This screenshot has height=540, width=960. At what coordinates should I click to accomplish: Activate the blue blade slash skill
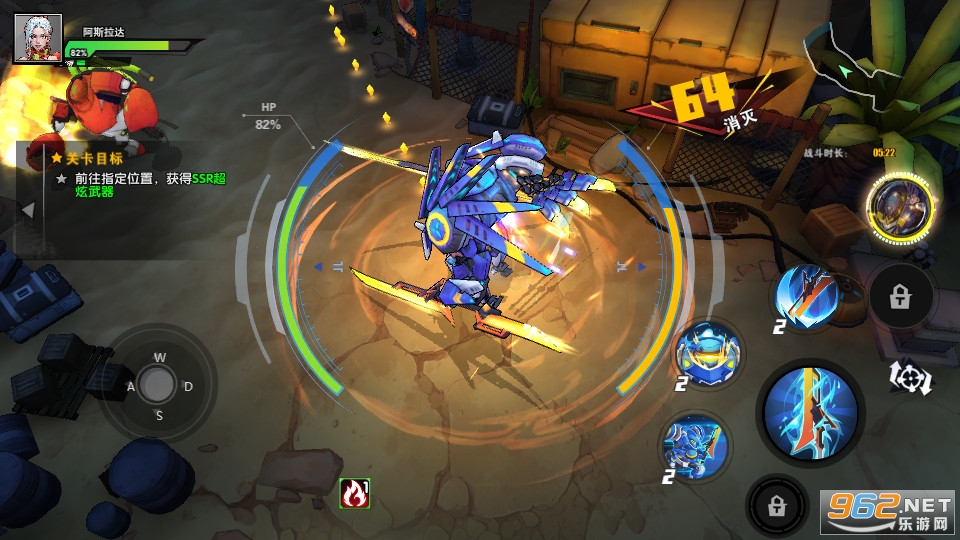coord(810,295)
